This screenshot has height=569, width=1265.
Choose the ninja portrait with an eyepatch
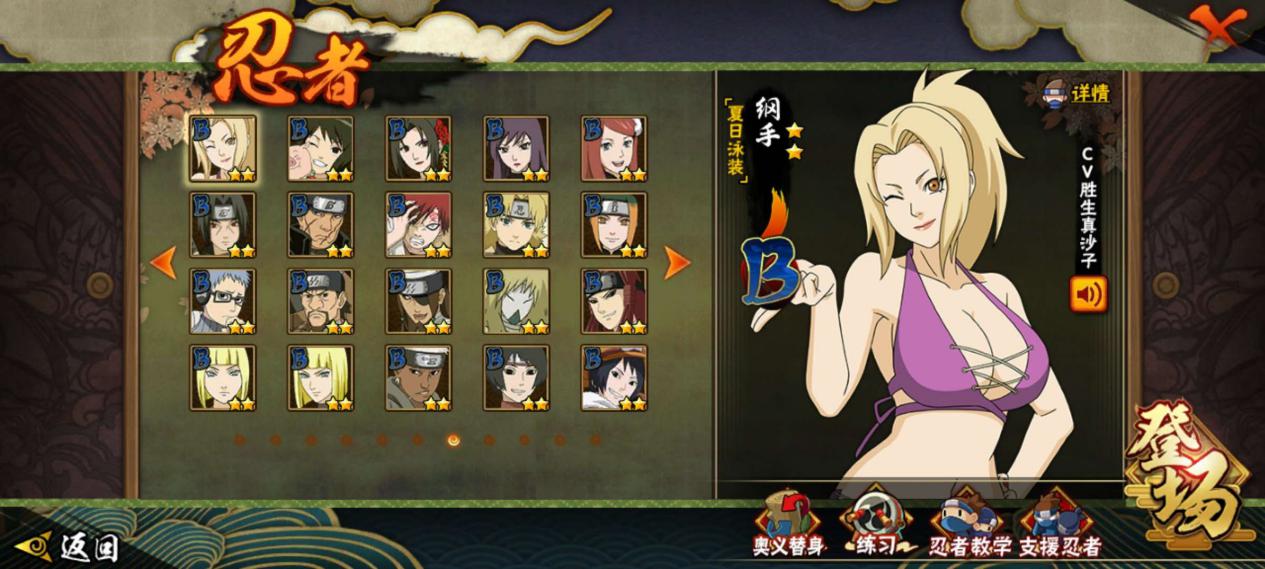pyautogui.click(x=418, y=301)
